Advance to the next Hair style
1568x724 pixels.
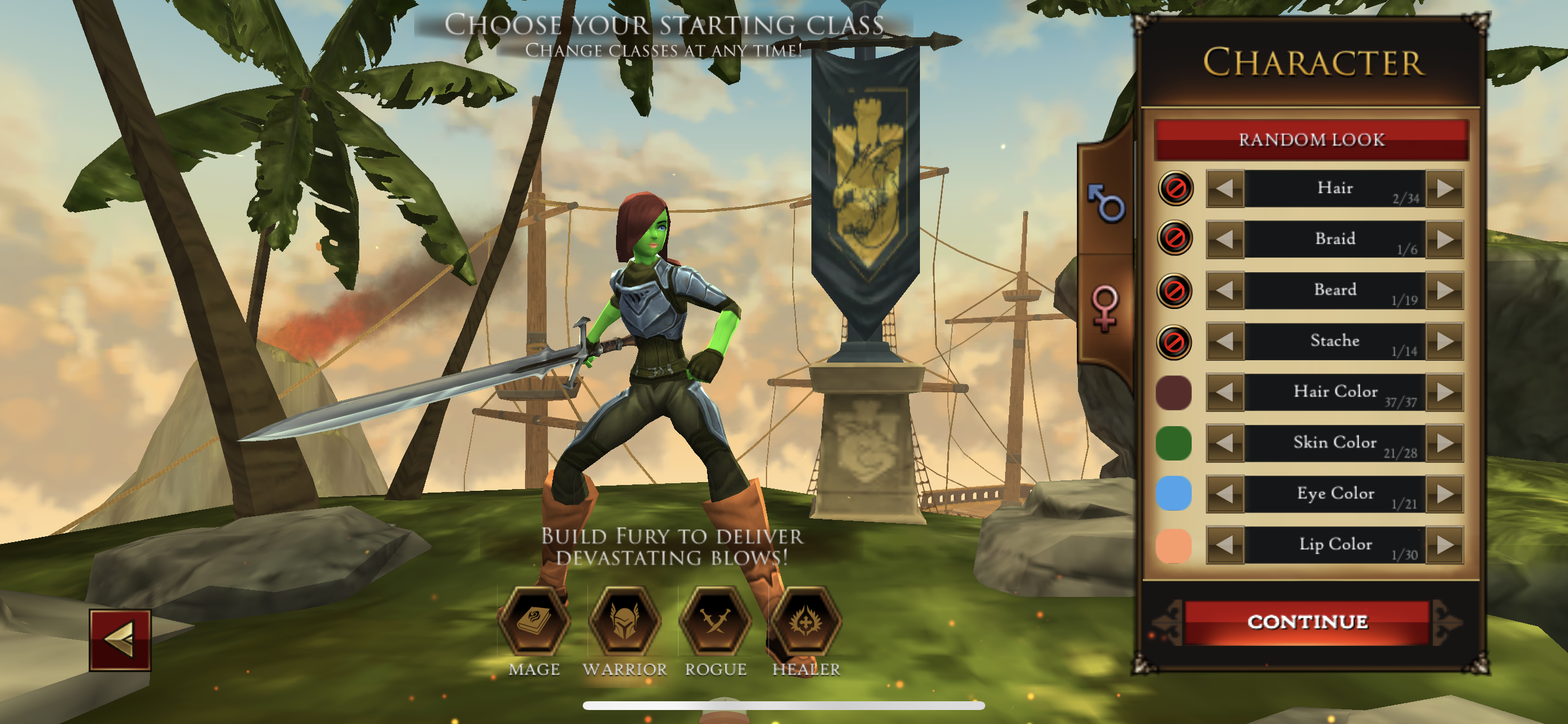(1445, 189)
